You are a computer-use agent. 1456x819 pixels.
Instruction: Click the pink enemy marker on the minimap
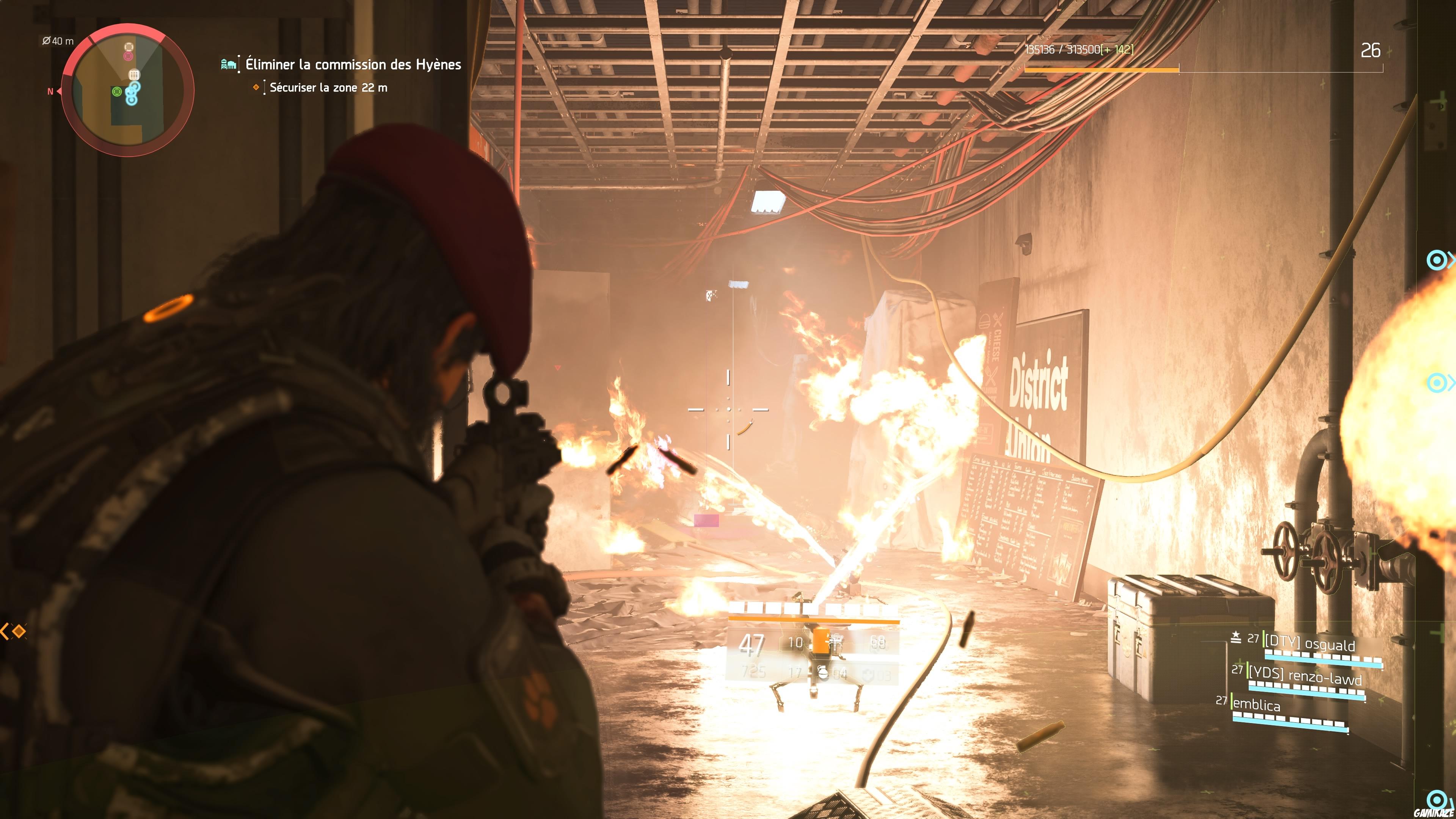click(128, 56)
